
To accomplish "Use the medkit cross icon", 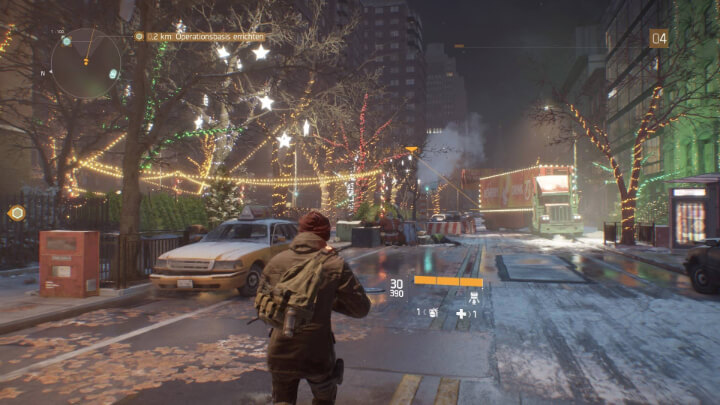I will 461,313.
